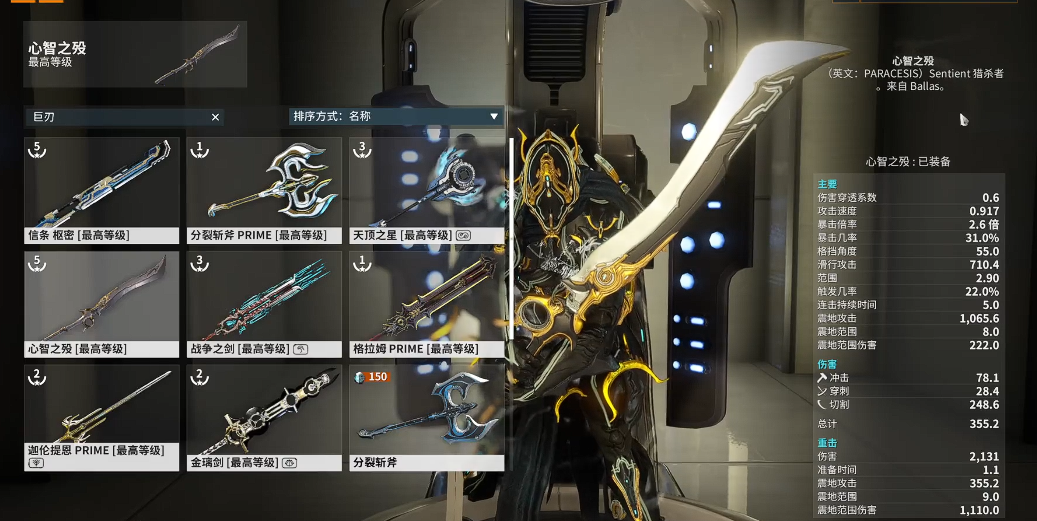Select the 格拉姆 PRIME weapon tile
This screenshot has width=1037, height=521.
[x=426, y=304]
